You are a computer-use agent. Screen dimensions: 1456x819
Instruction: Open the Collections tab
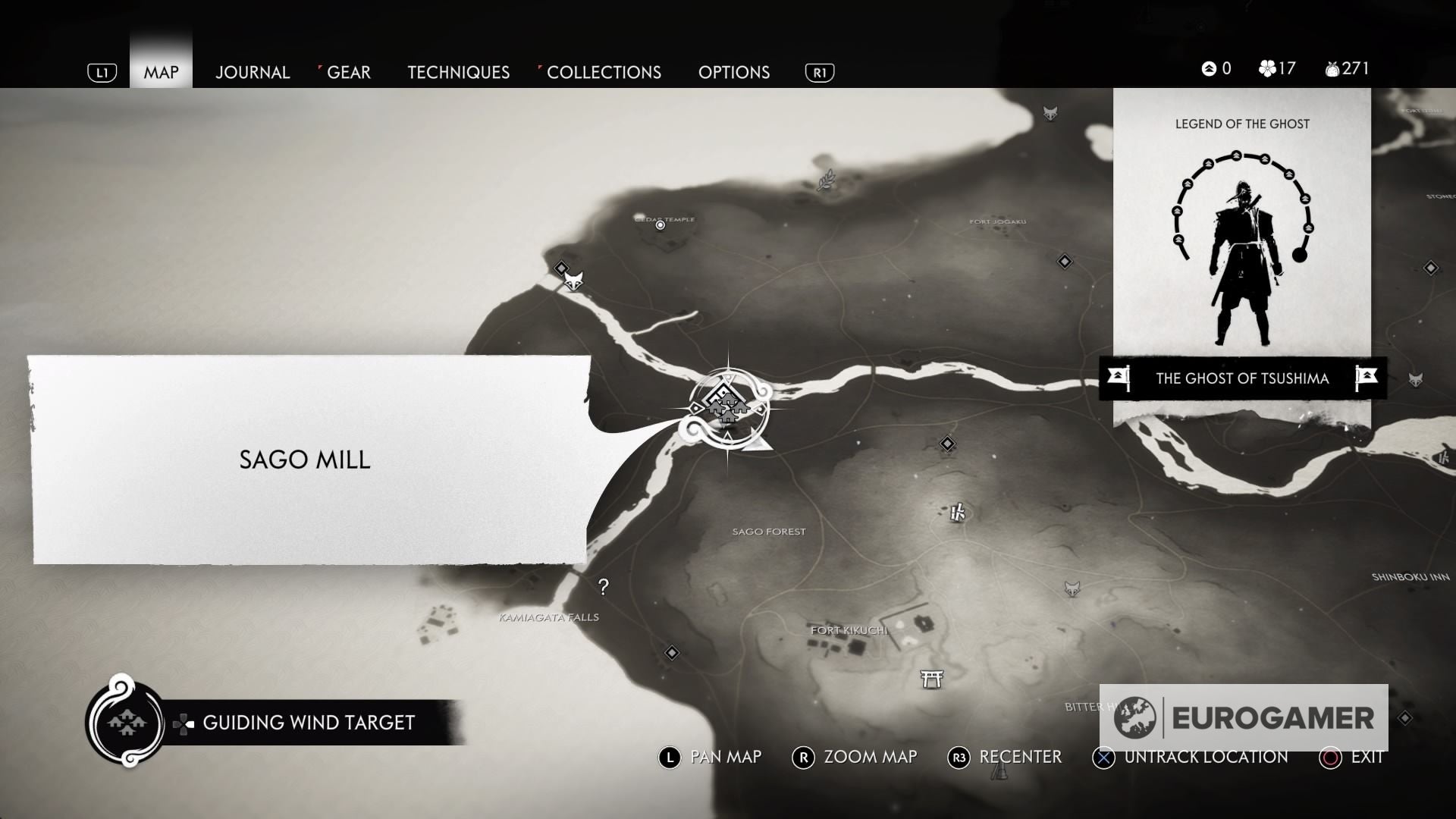pos(604,72)
